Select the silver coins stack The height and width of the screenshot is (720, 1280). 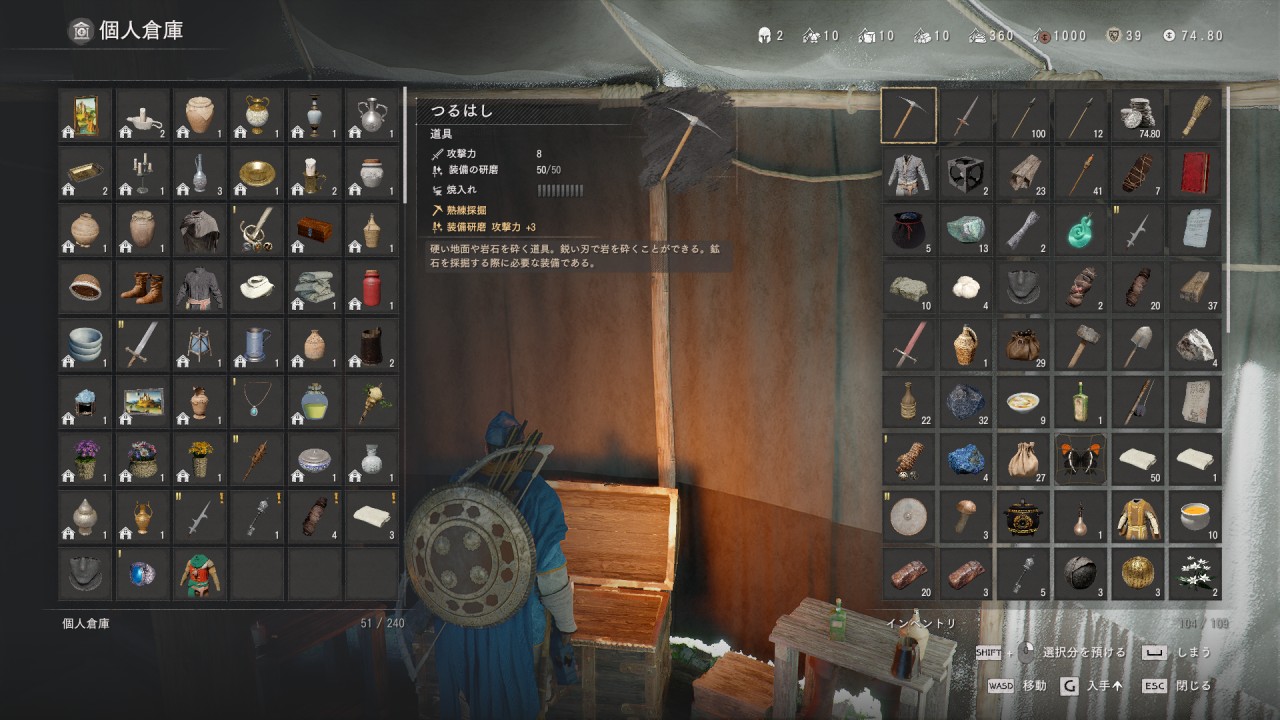click(1138, 116)
